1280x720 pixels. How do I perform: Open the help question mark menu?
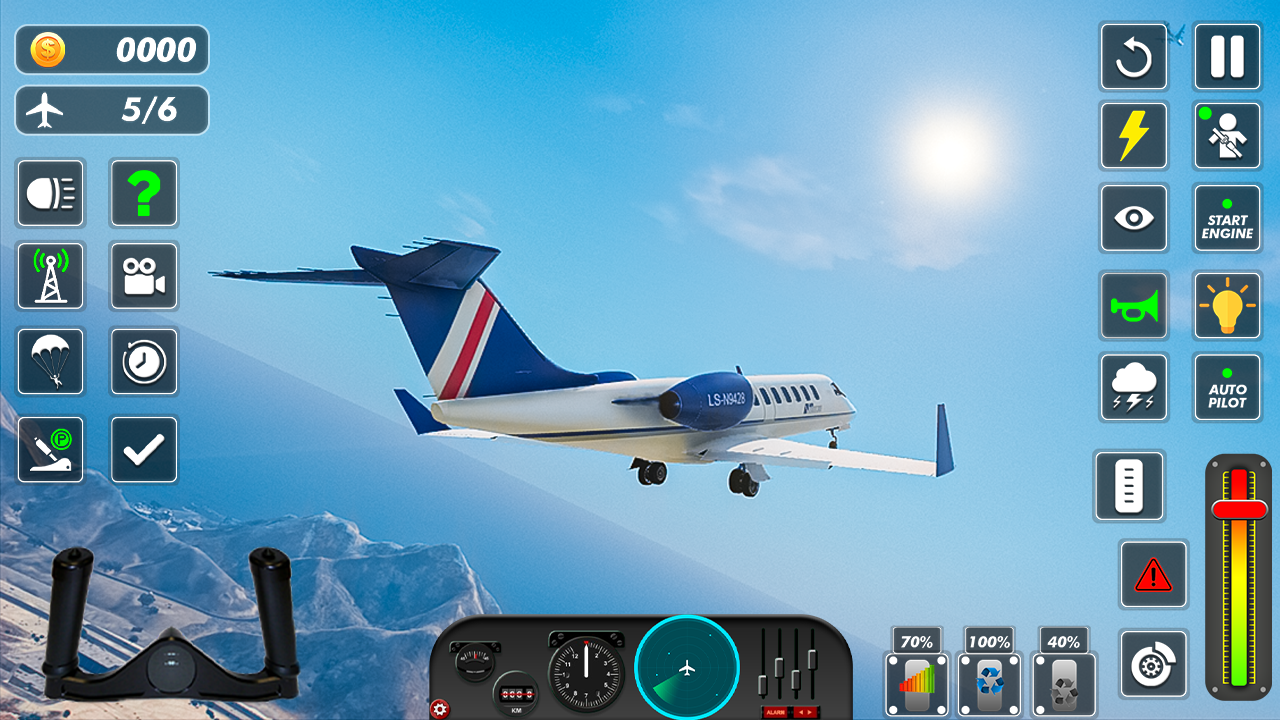144,193
